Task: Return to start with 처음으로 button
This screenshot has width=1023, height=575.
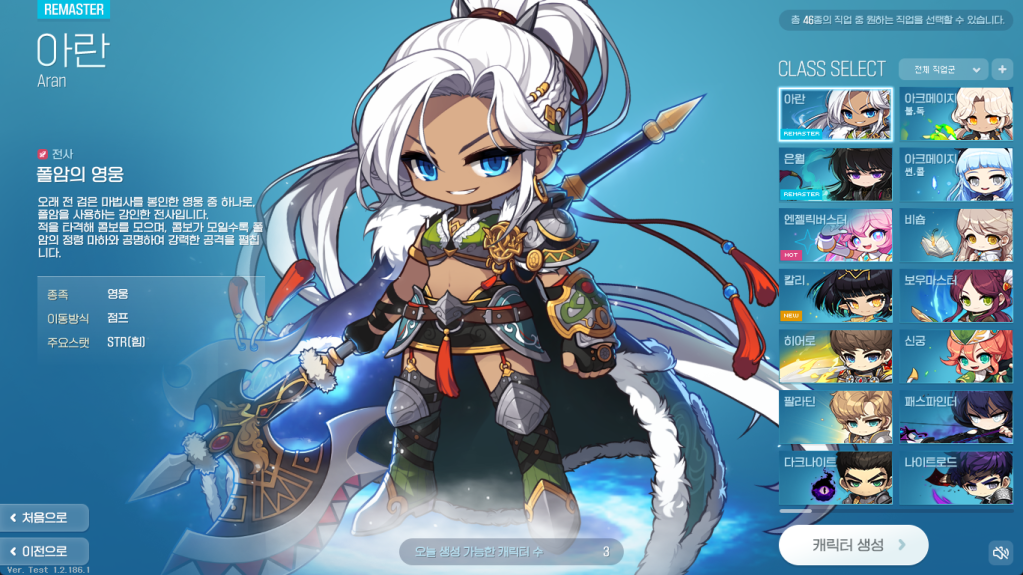Action: [x=45, y=517]
